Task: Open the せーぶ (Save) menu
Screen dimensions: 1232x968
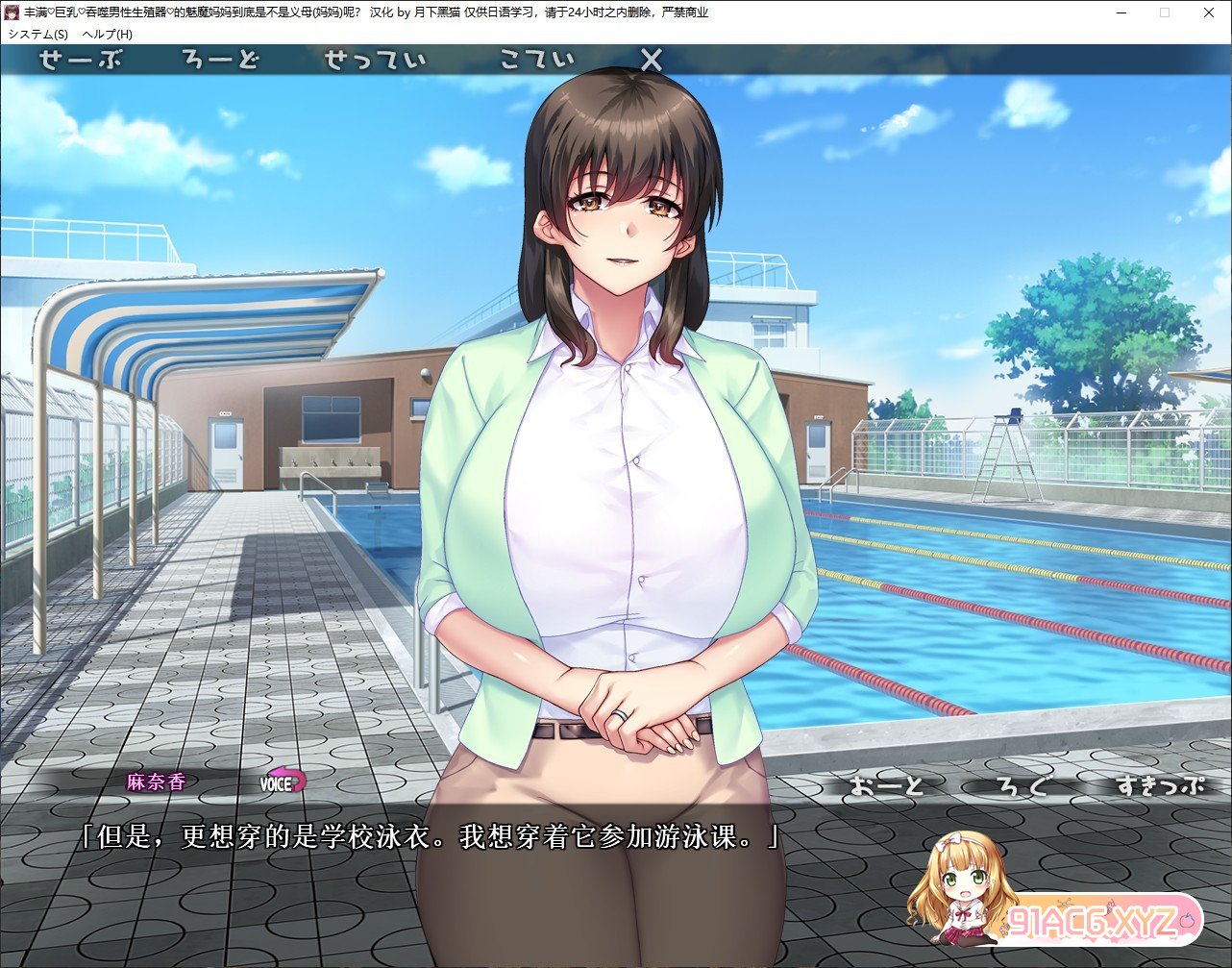Action: (81, 60)
